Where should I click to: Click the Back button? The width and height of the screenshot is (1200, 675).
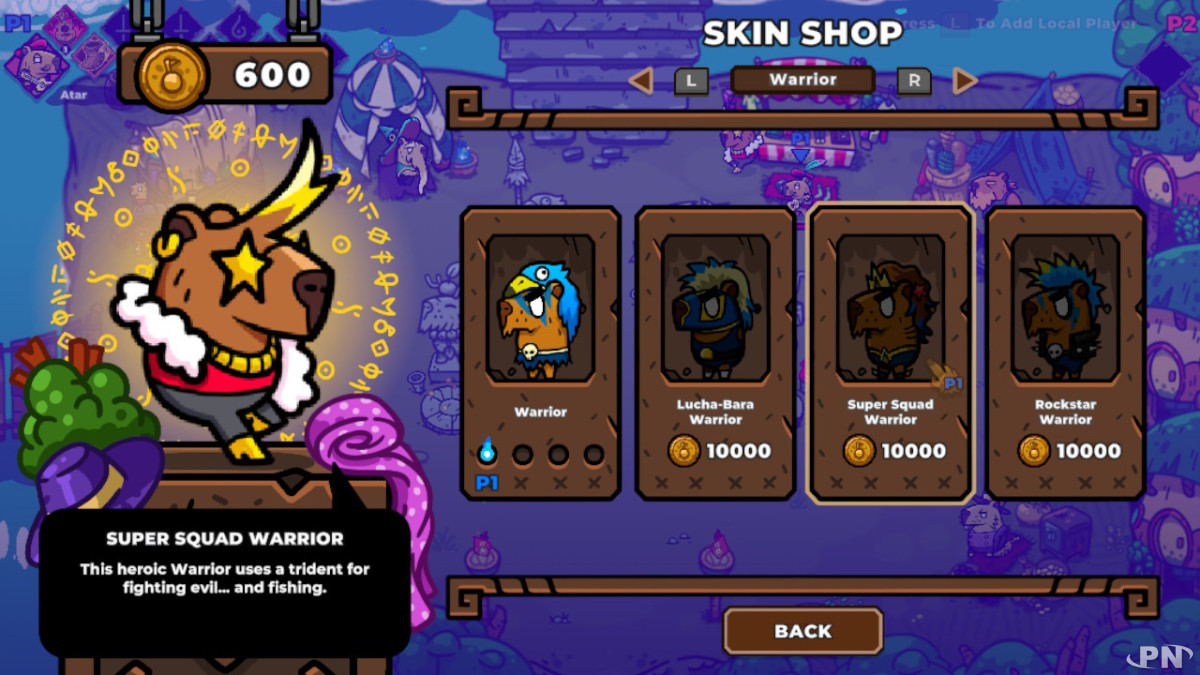tap(802, 631)
